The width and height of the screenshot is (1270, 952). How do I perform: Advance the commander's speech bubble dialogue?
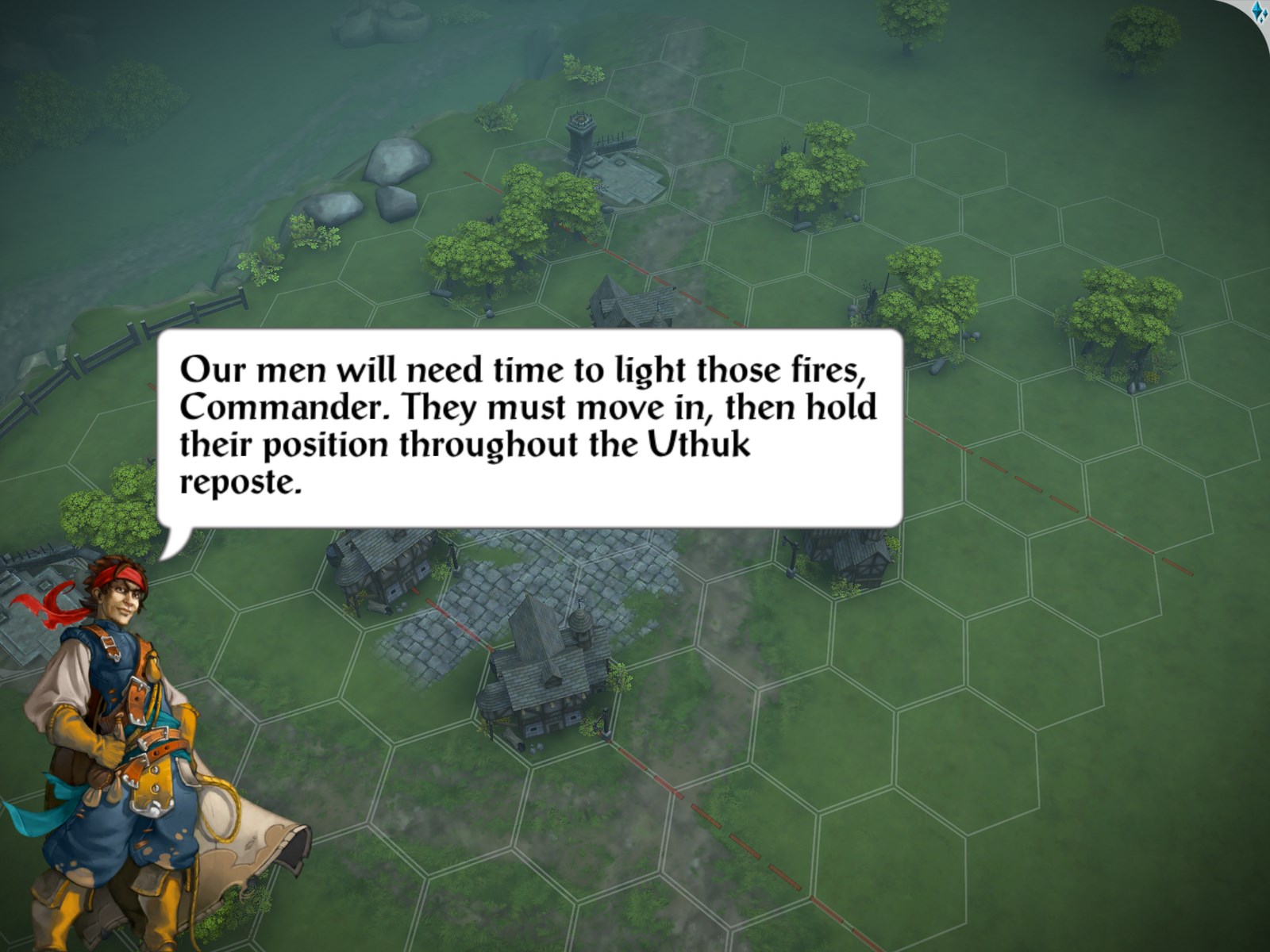[529, 428]
